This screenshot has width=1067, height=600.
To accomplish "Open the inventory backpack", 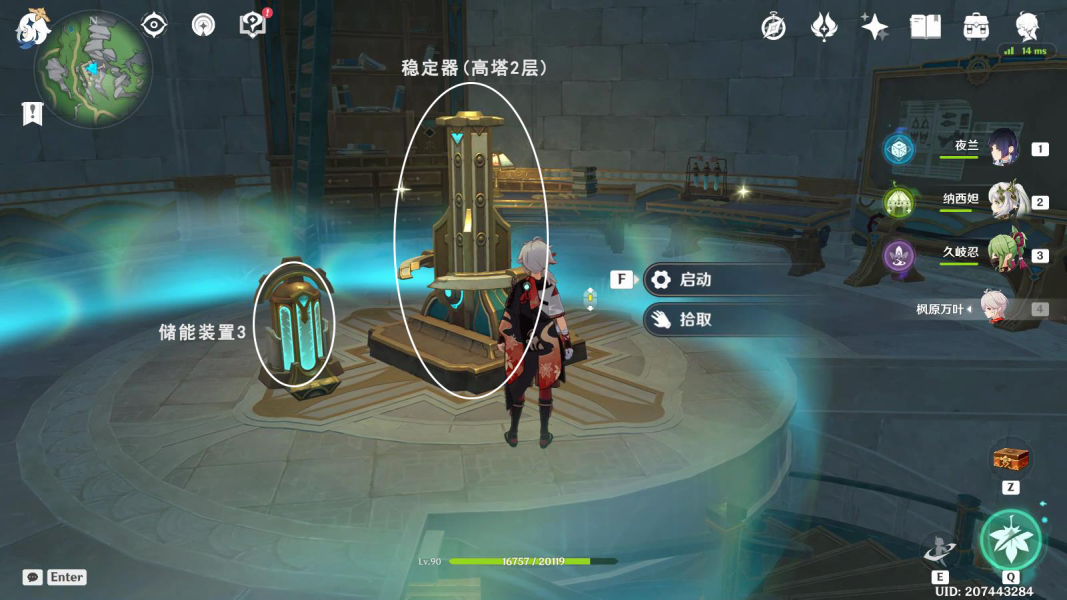I will (976, 27).
